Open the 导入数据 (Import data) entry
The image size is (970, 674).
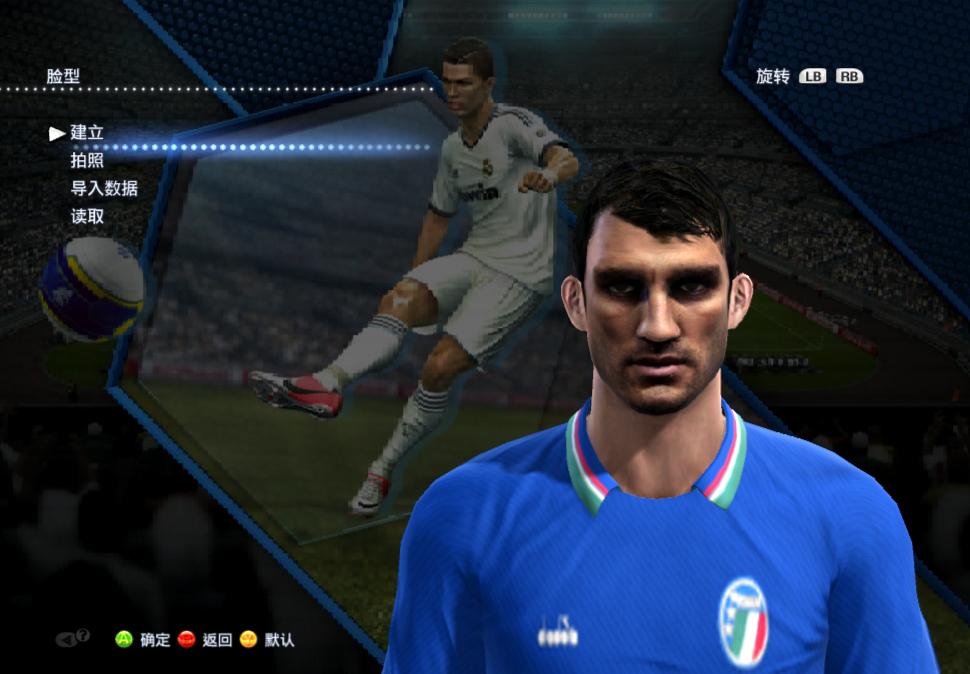pyautogui.click(x=104, y=188)
